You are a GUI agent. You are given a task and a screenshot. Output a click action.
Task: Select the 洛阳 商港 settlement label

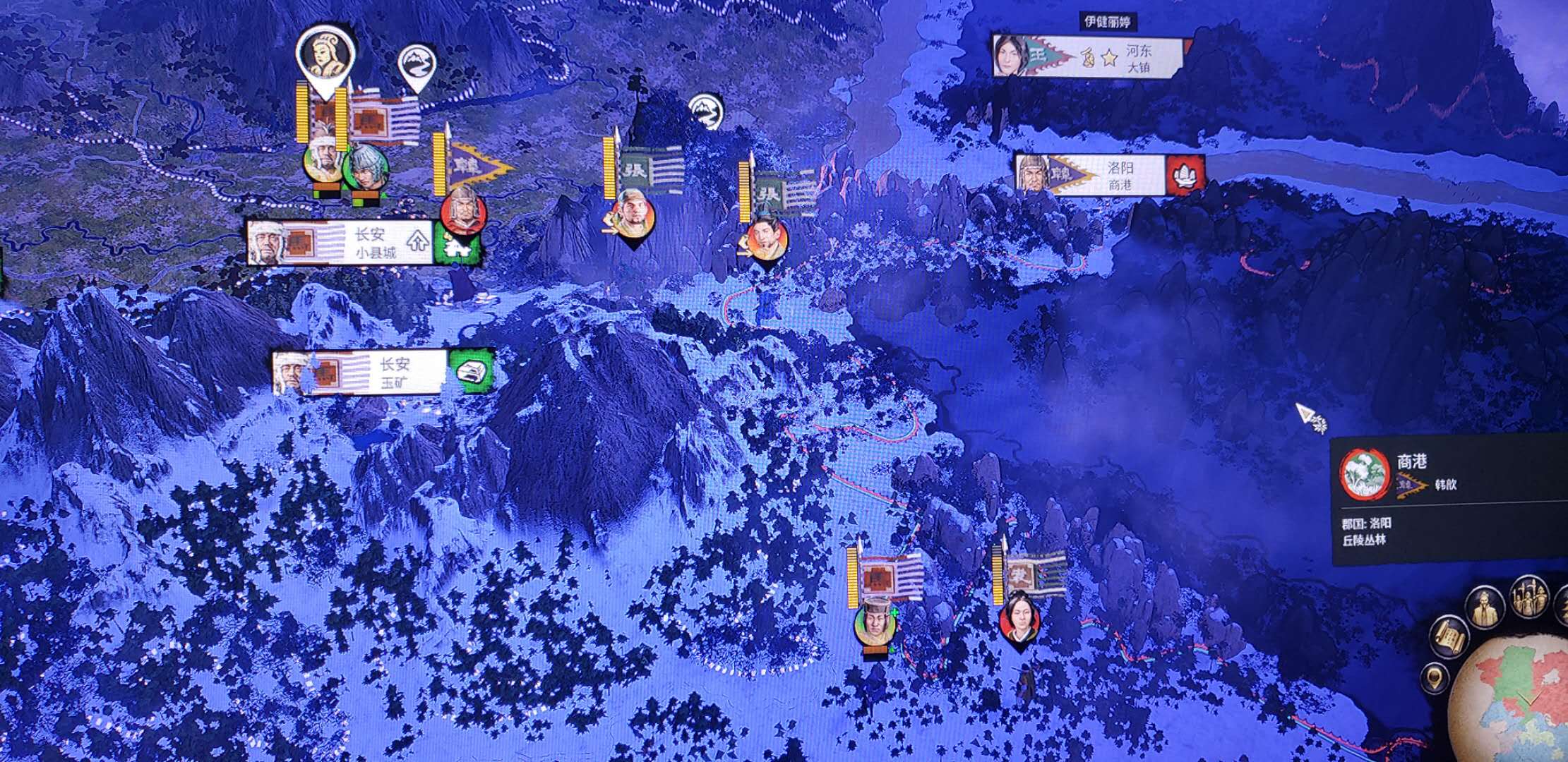[1090, 175]
